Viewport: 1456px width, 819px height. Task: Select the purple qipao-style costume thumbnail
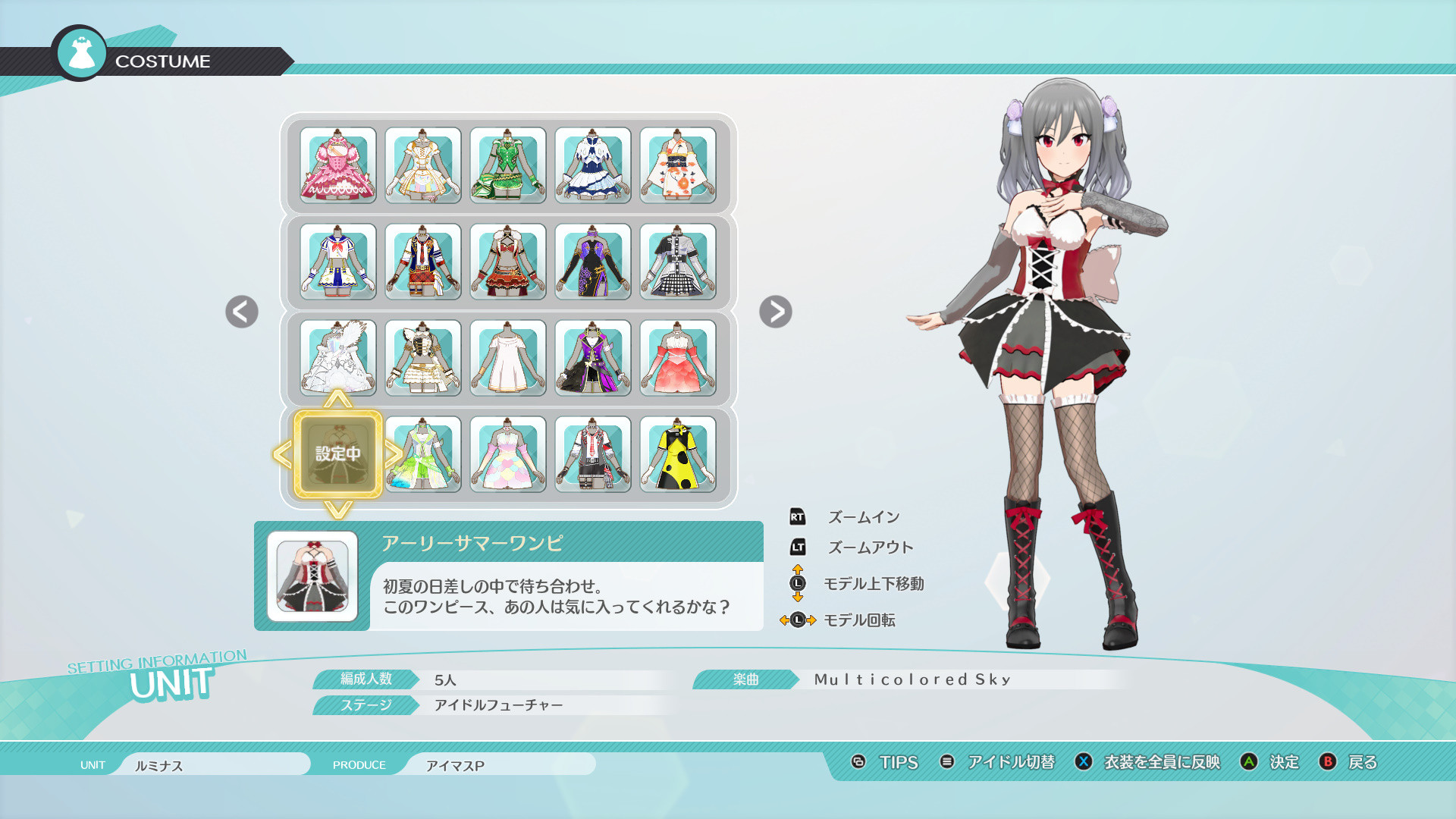click(x=592, y=262)
